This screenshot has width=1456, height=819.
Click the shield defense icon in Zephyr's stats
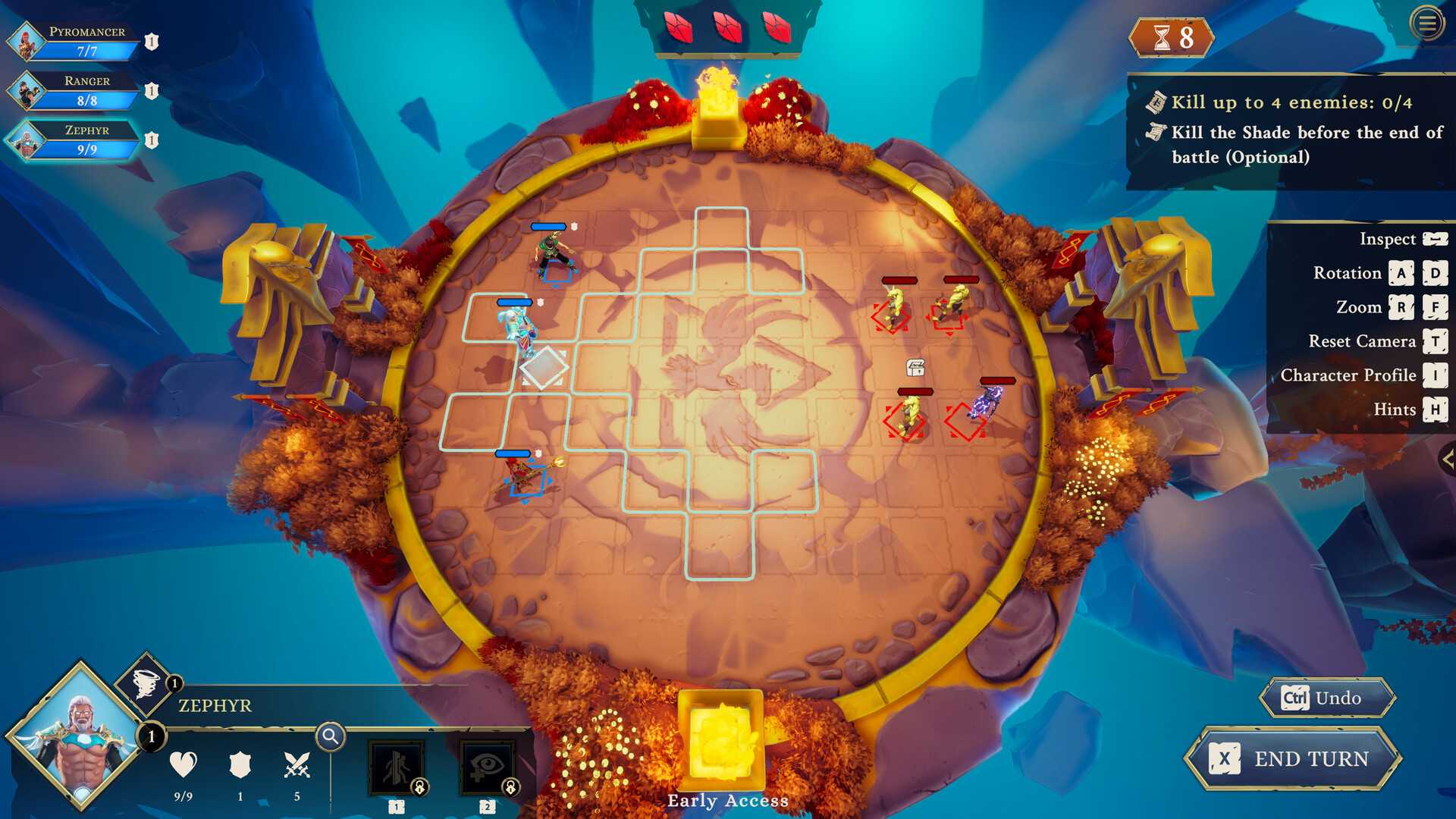pos(241,766)
